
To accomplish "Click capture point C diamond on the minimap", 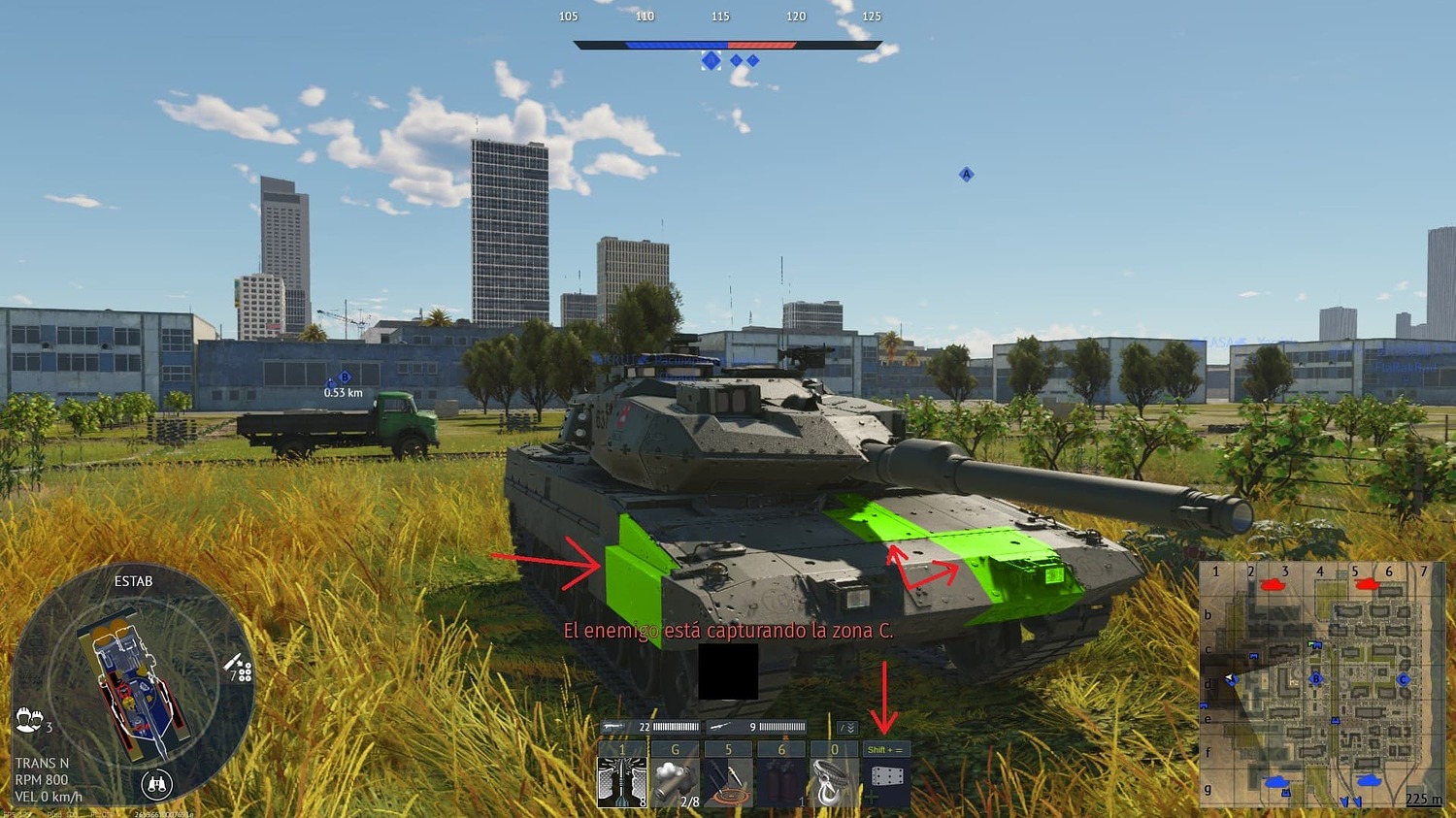I will (x=1403, y=680).
